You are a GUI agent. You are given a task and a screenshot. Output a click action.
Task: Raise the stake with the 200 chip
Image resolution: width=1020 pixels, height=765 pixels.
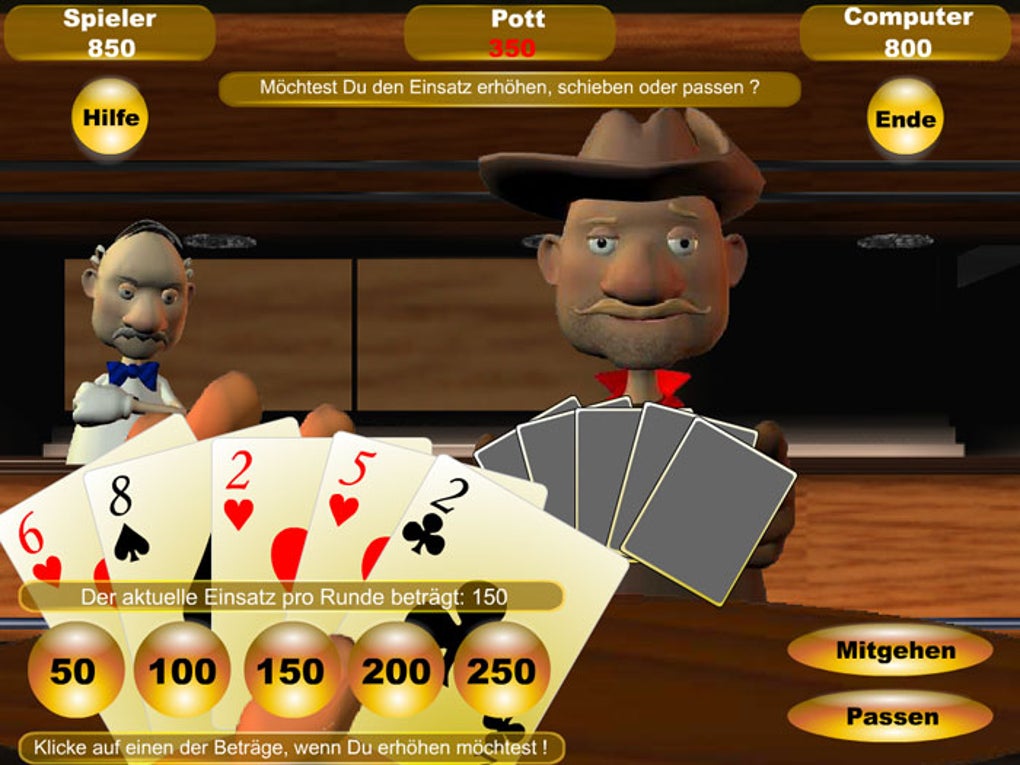click(397, 670)
